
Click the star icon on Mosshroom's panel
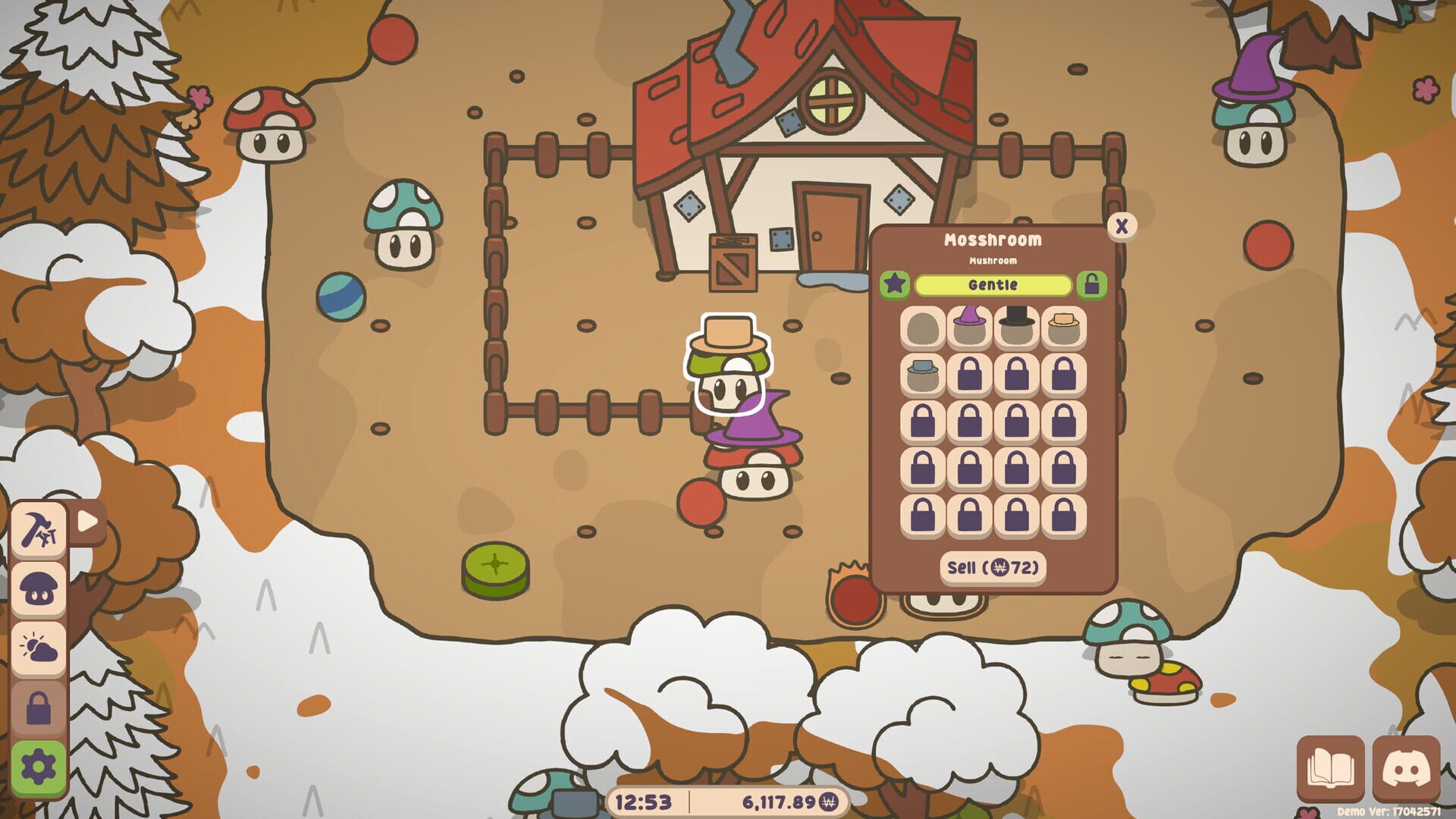[896, 284]
